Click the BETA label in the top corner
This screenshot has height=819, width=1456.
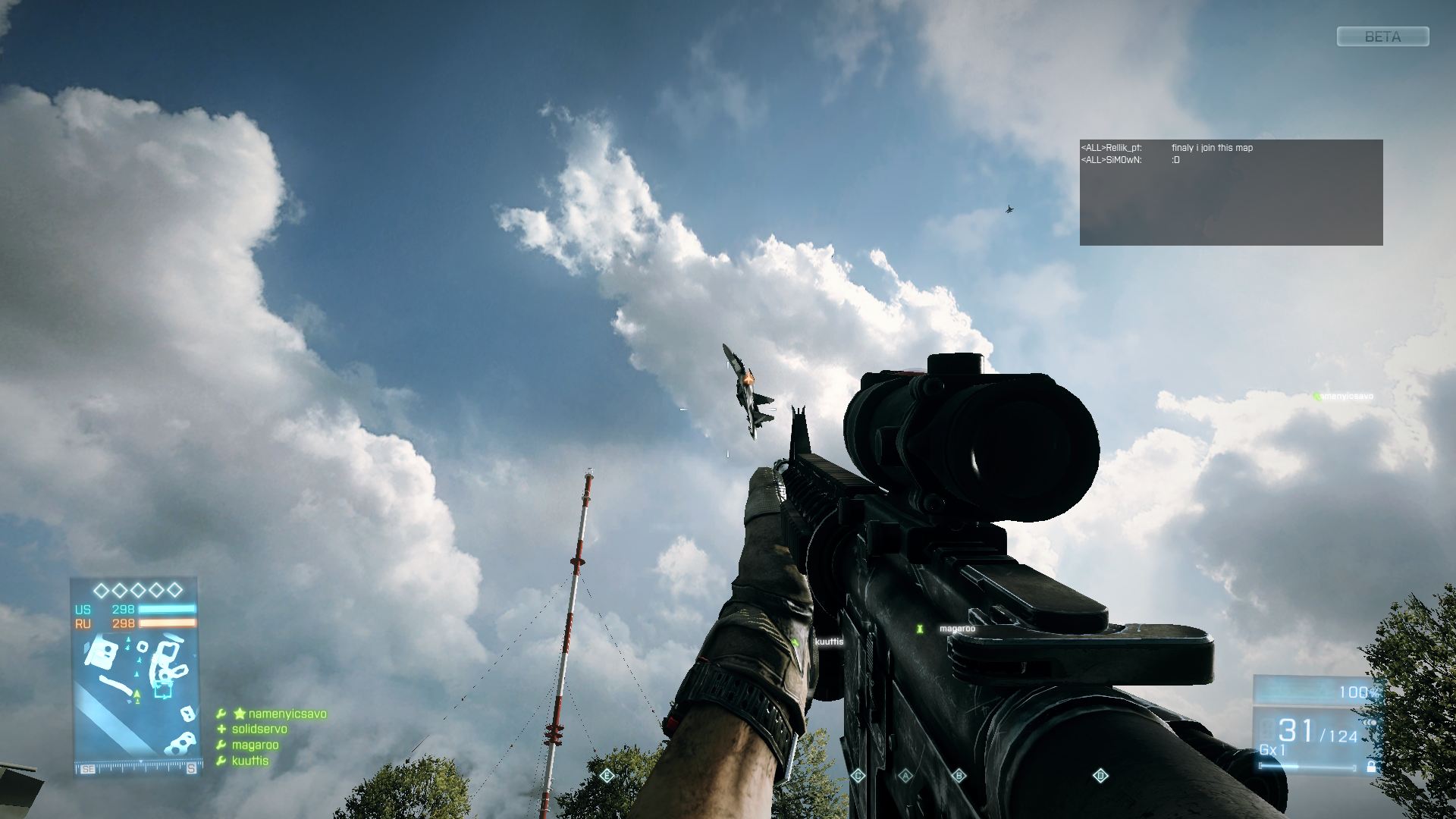[x=1382, y=36]
